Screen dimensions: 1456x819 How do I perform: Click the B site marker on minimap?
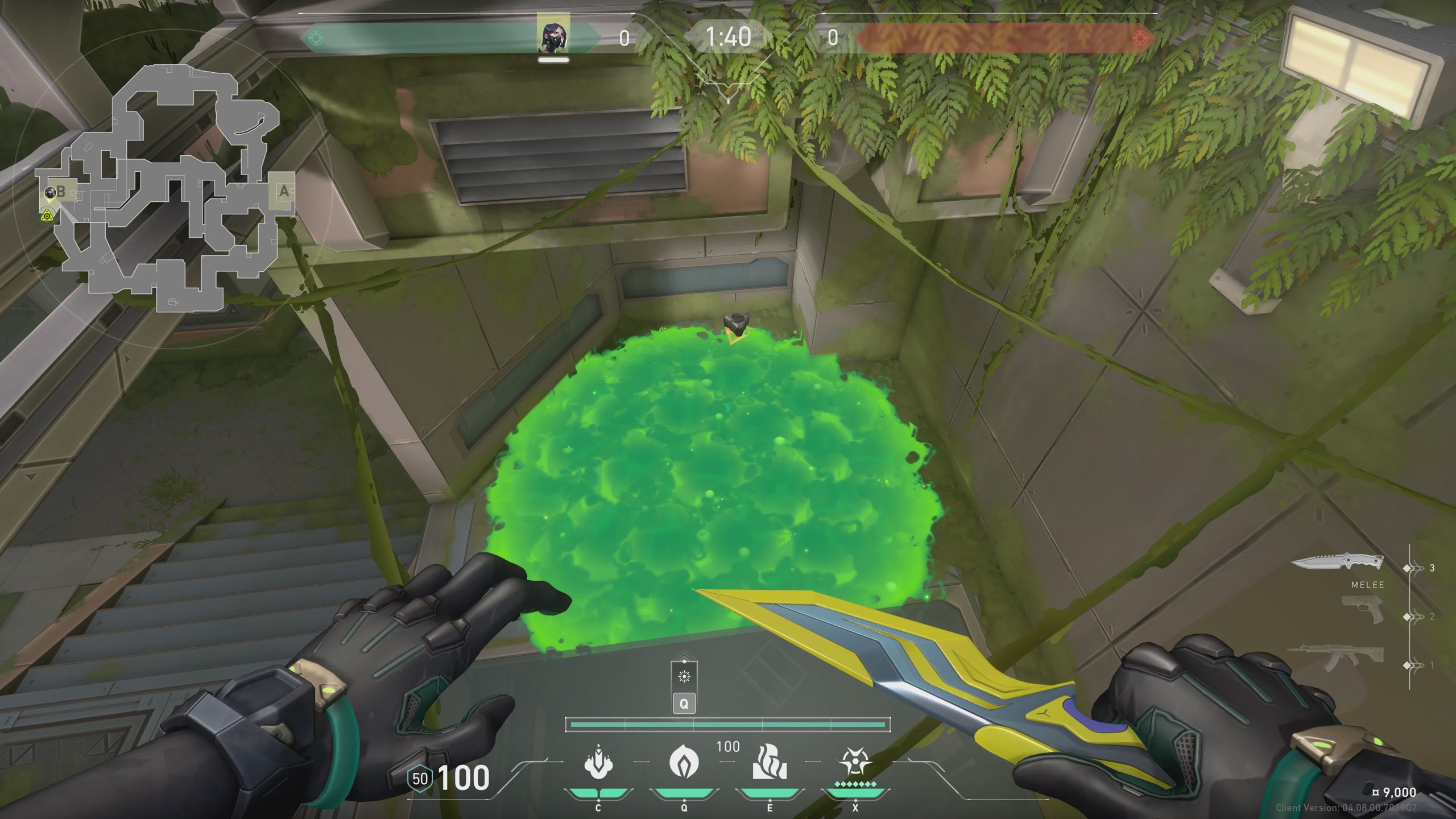tap(60, 191)
